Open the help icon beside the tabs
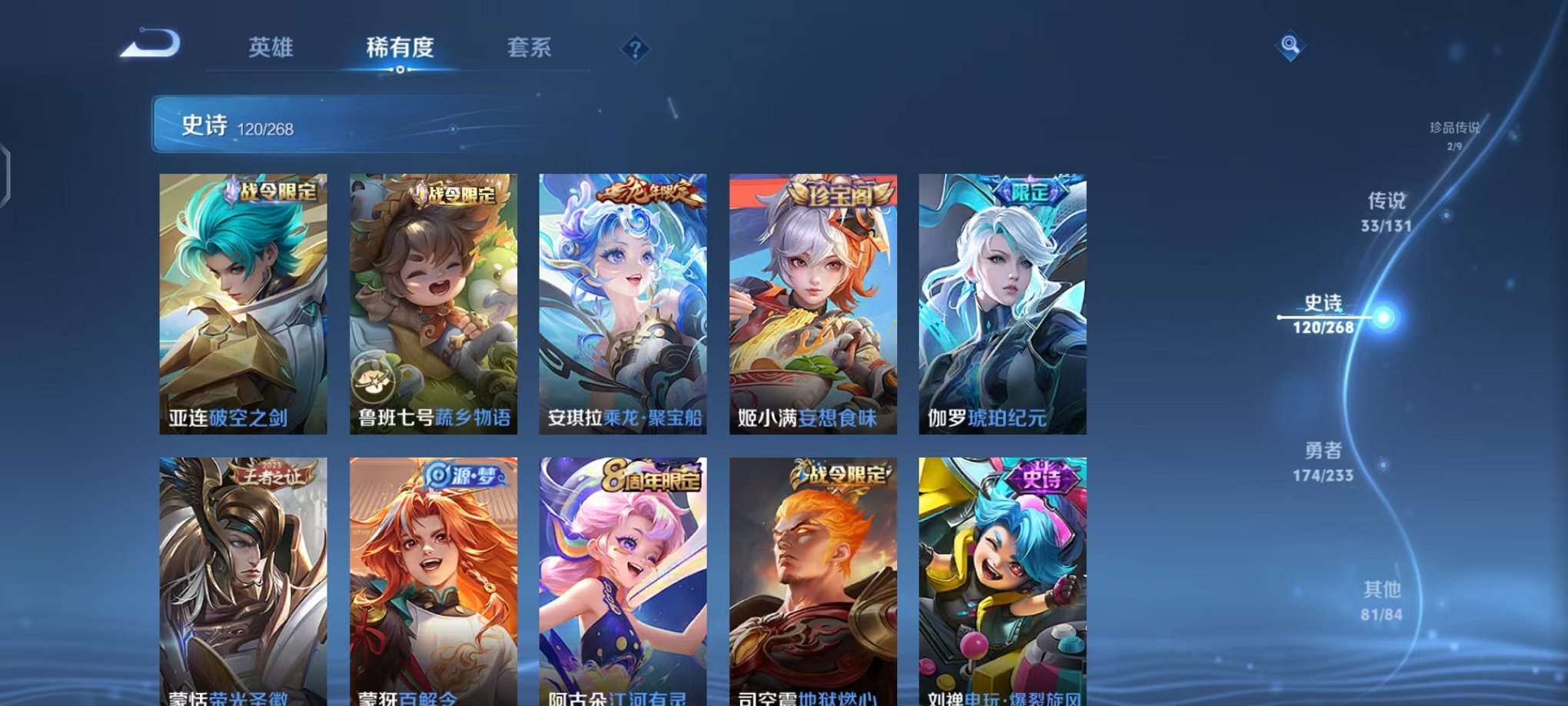Image resolution: width=1568 pixels, height=706 pixels. (x=635, y=49)
